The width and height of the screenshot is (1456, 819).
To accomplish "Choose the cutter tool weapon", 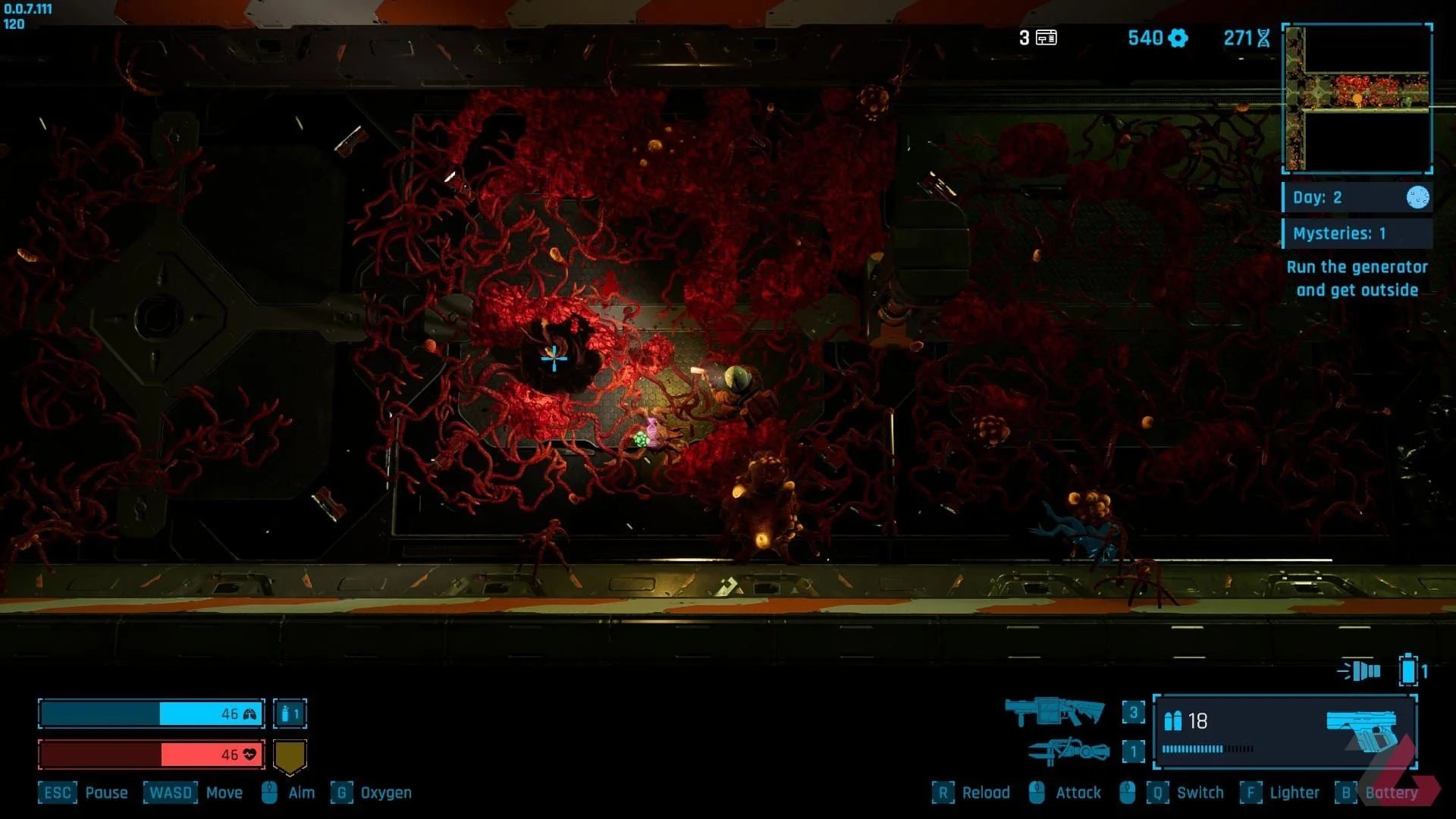I will [x=1068, y=751].
